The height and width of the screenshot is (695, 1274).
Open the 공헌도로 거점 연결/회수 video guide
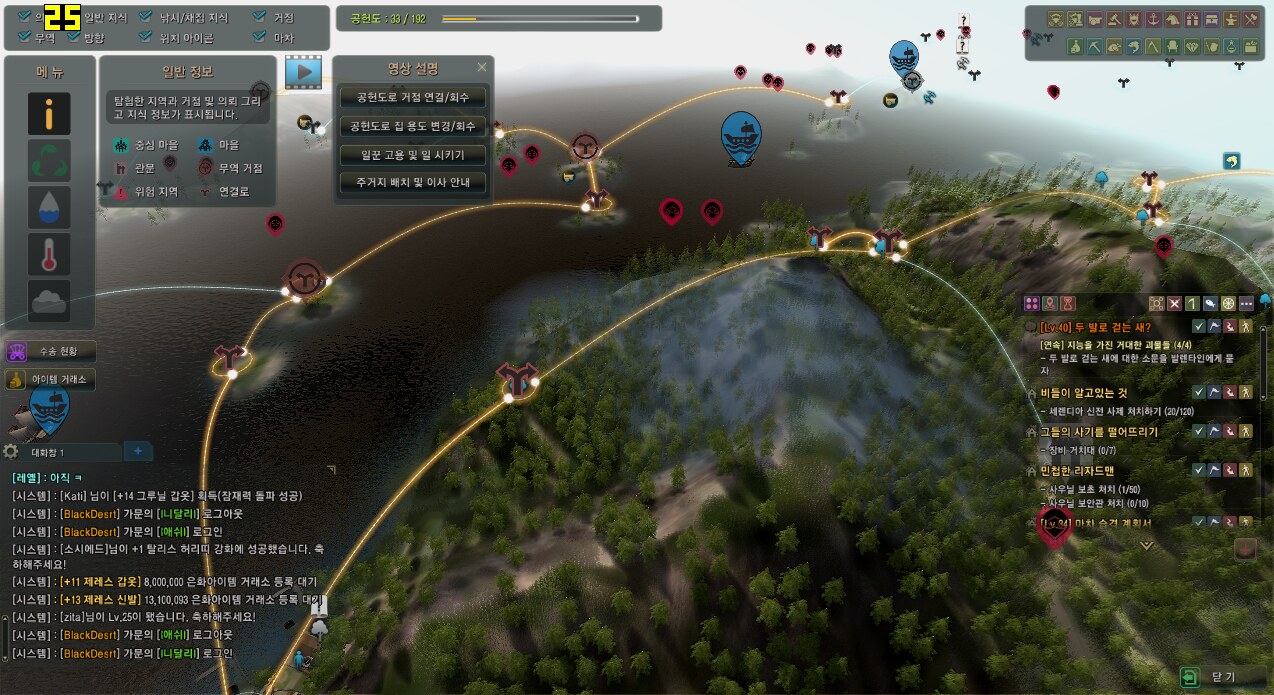(x=413, y=98)
